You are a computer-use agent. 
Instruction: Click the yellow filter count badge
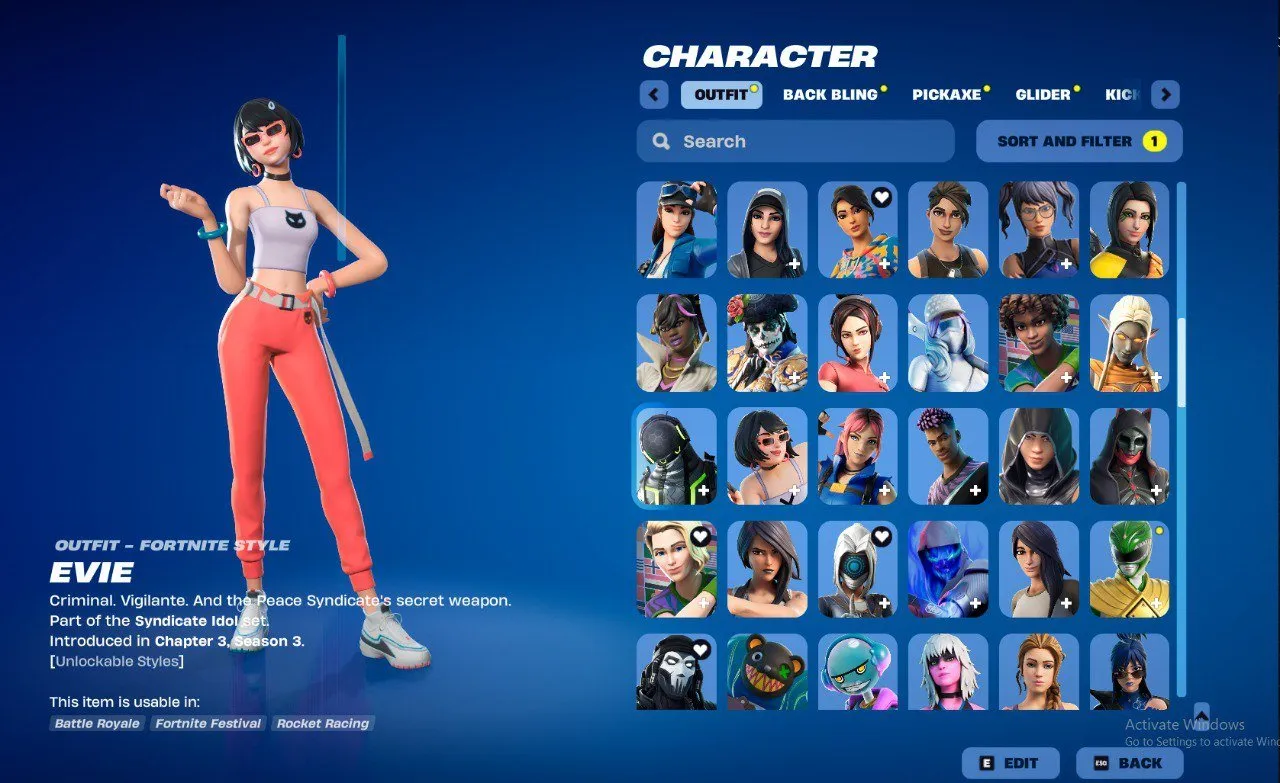click(x=1155, y=141)
